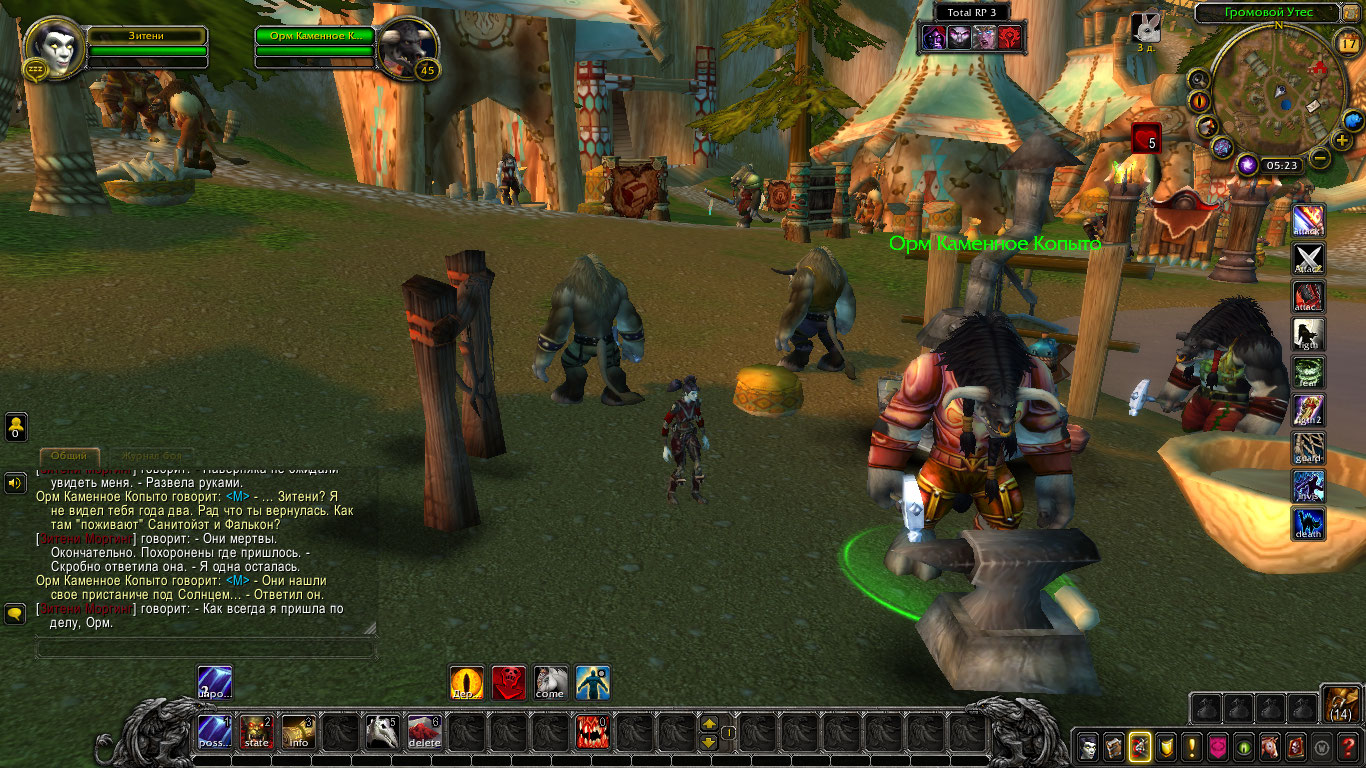Activate the 'death' ability on the side bar
The height and width of the screenshot is (768, 1366).
tap(1309, 523)
